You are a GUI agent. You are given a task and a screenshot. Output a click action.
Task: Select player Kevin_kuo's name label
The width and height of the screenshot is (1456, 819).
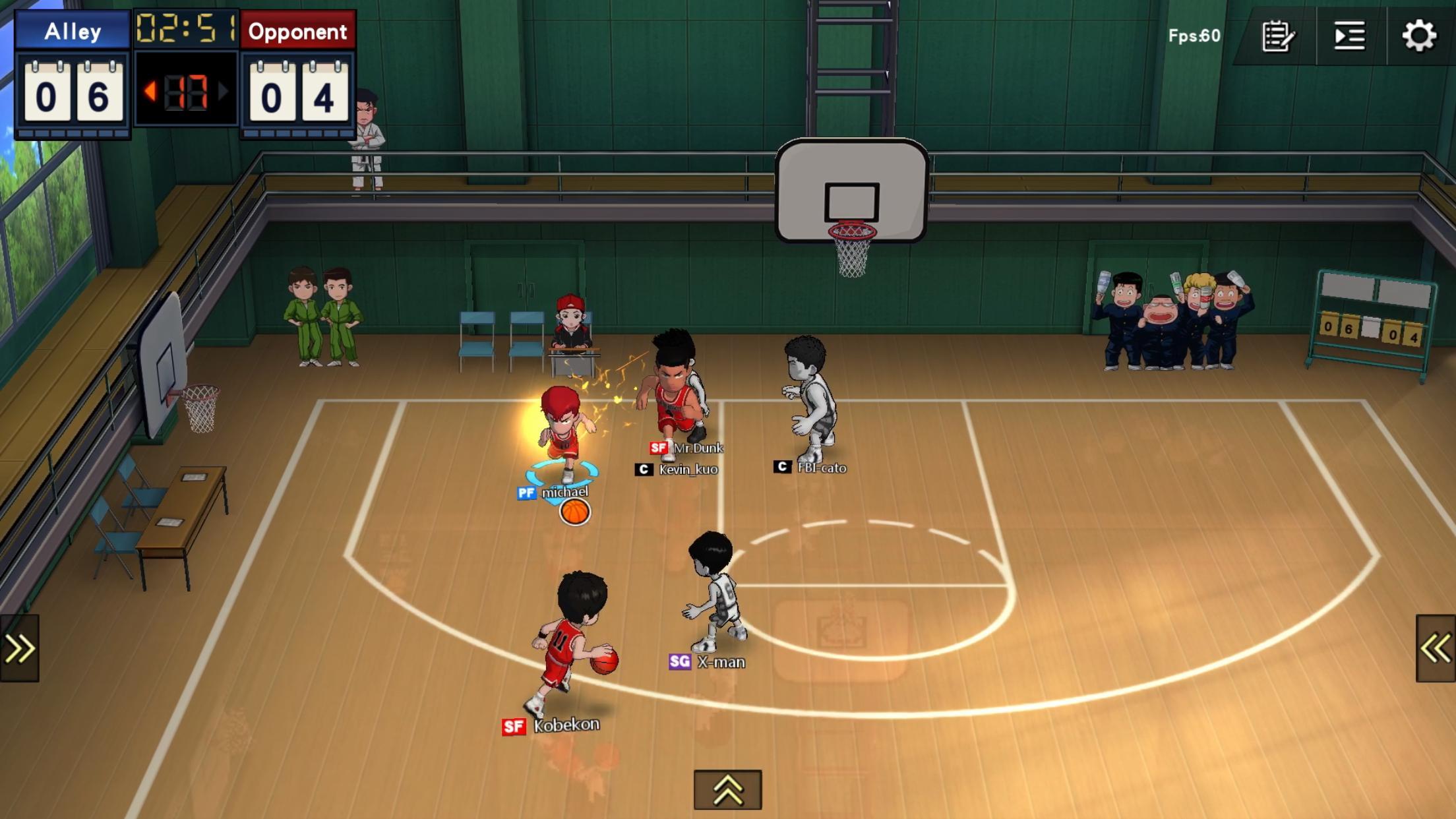[x=687, y=470]
